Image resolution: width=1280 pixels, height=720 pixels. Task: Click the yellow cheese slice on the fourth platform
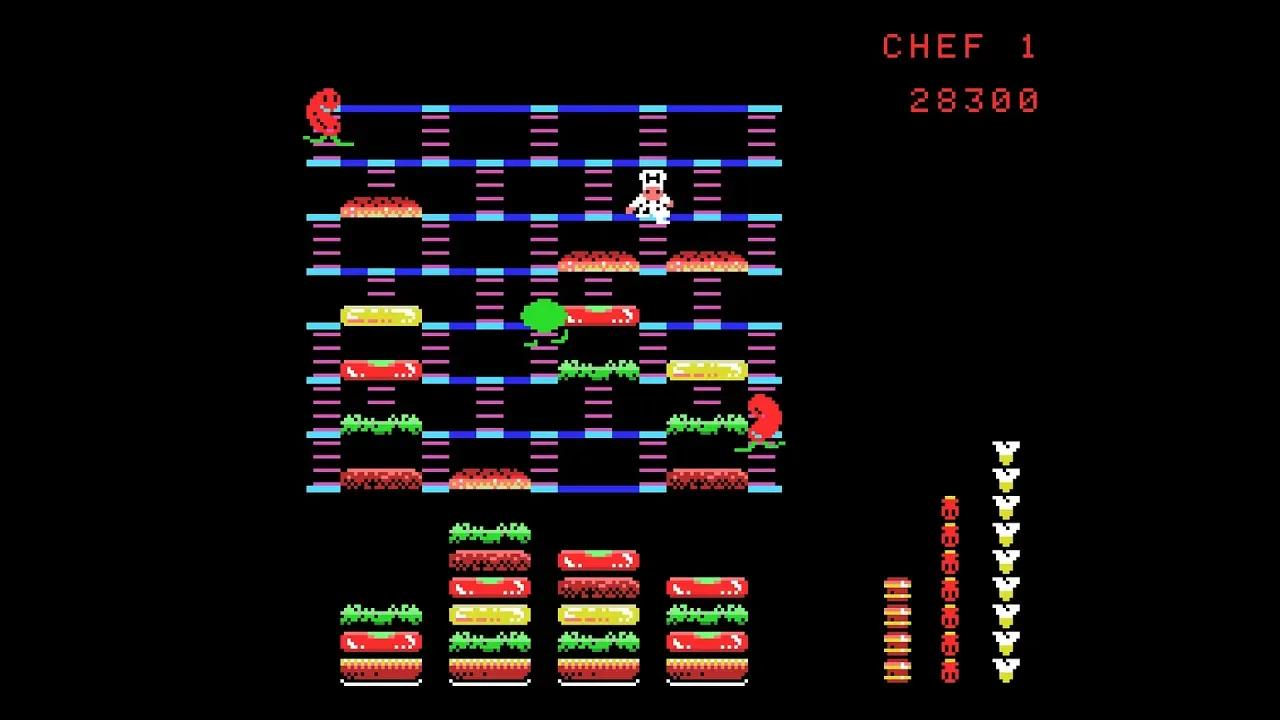coord(380,317)
